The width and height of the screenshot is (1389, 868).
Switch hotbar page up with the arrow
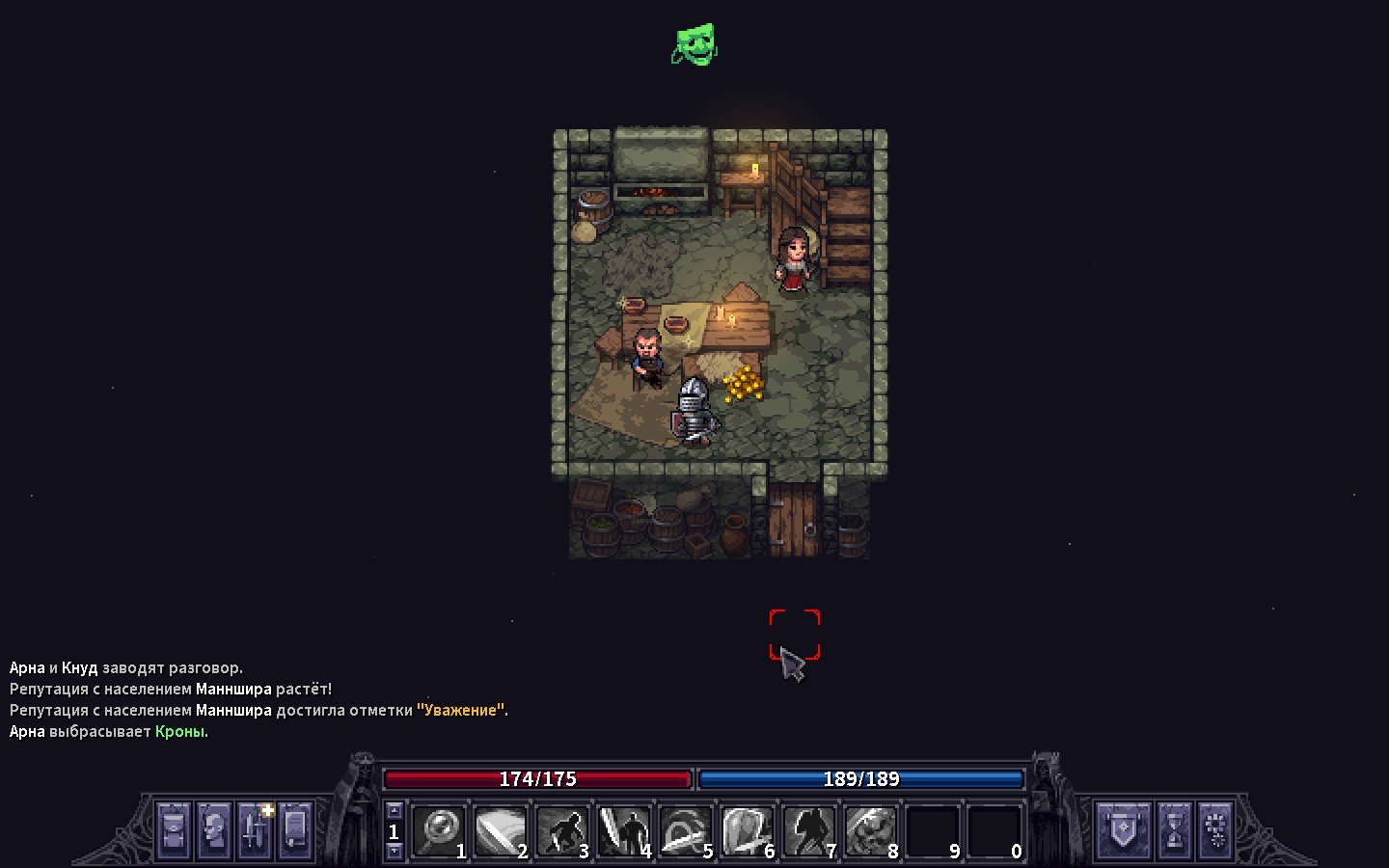pos(394,811)
